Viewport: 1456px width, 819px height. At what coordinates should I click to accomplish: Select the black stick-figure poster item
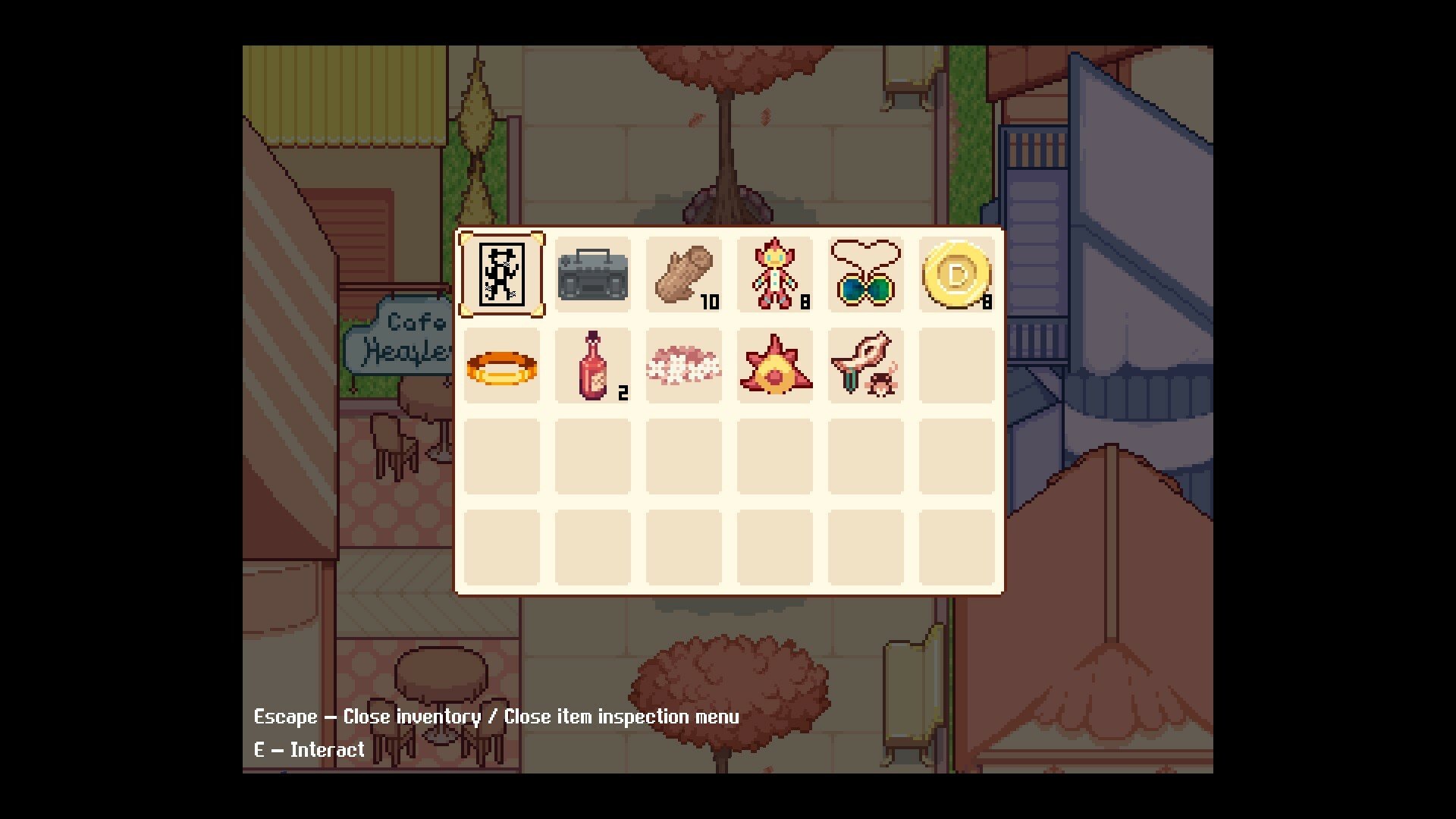click(x=501, y=275)
